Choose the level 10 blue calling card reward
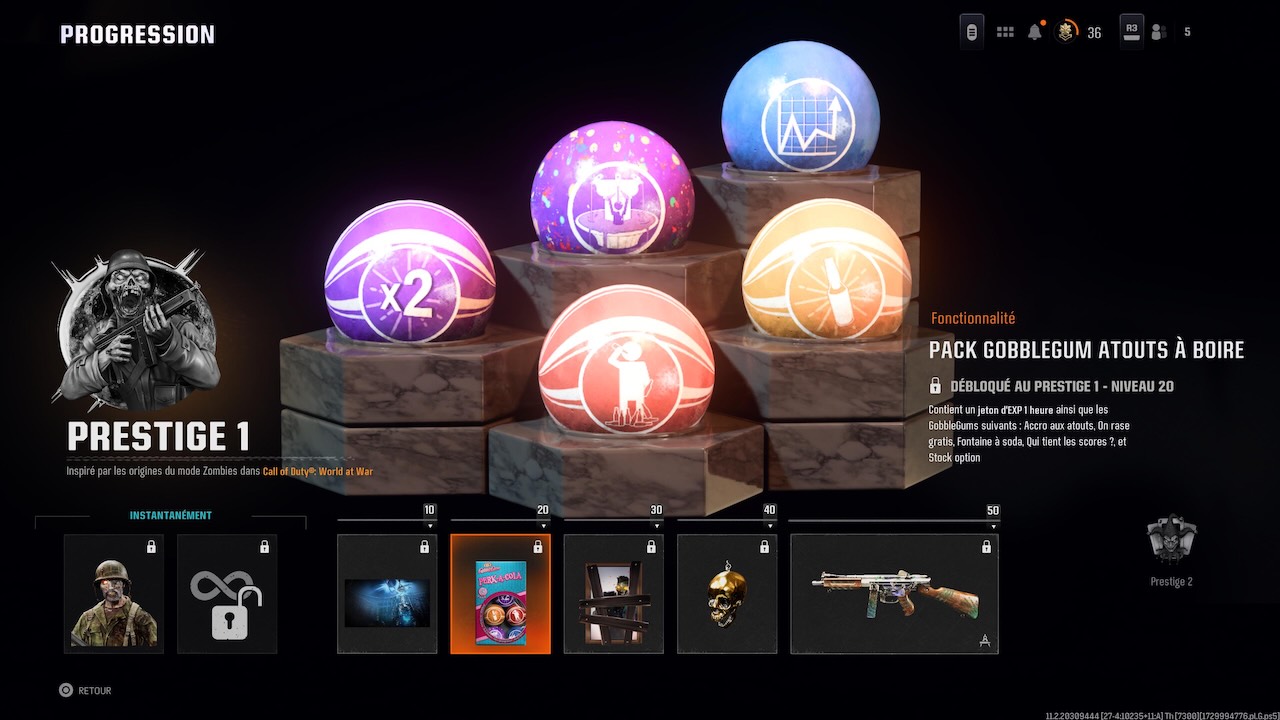 tap(387, 593)
